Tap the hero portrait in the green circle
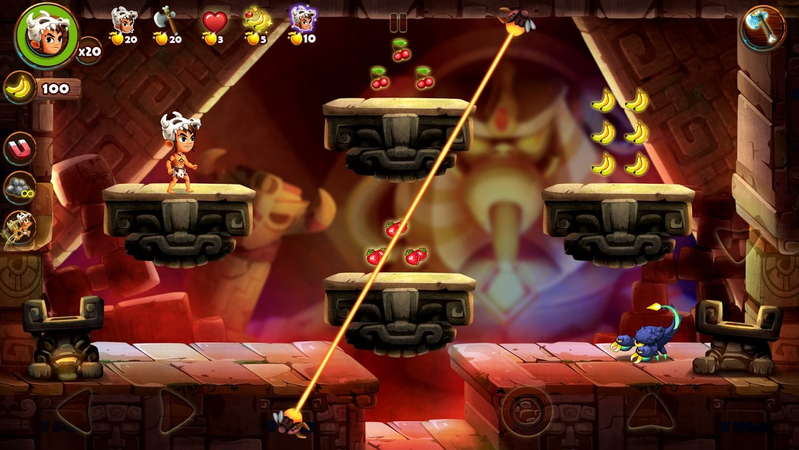The height and width of the screenshot is (450, 799). [x=45, y=33]
